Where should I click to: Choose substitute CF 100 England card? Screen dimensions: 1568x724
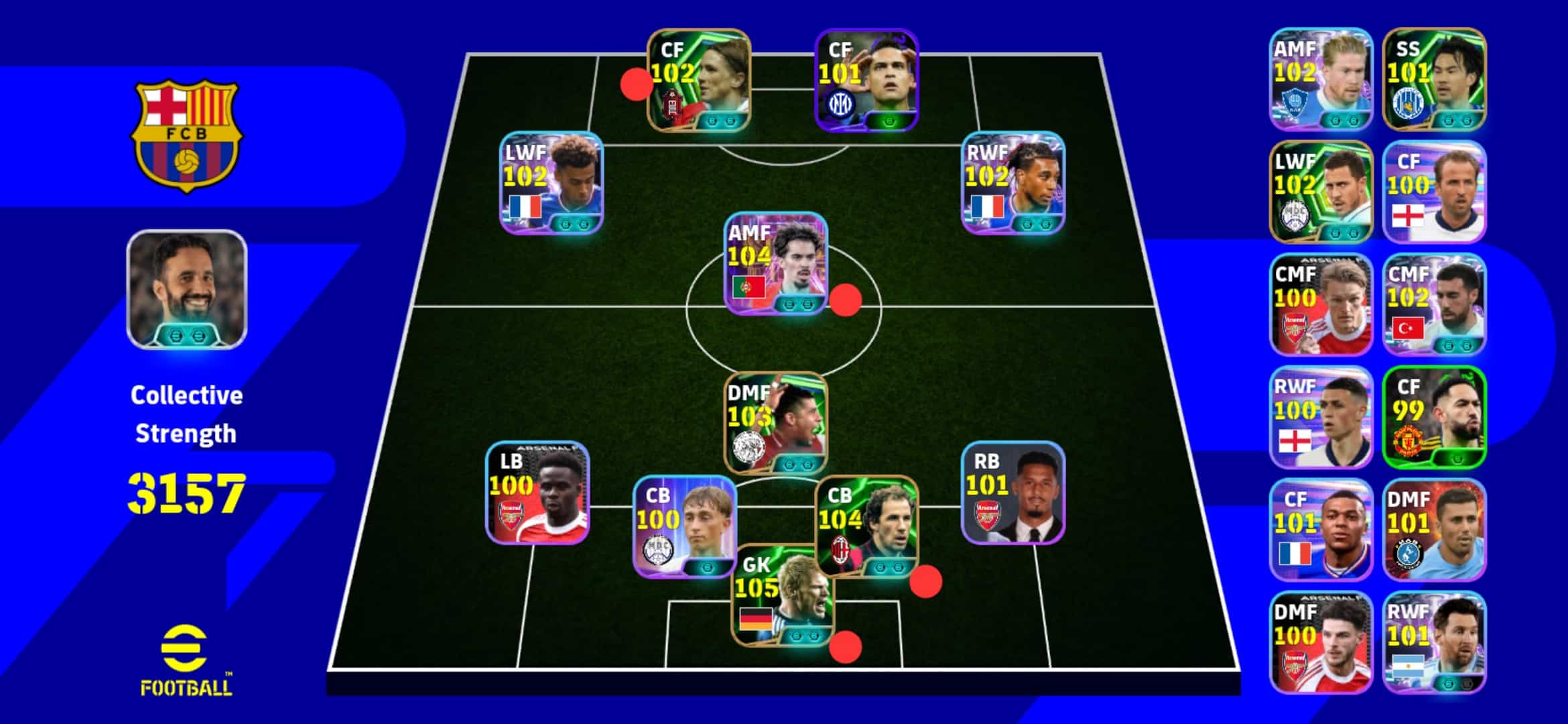pos(1434,192)
